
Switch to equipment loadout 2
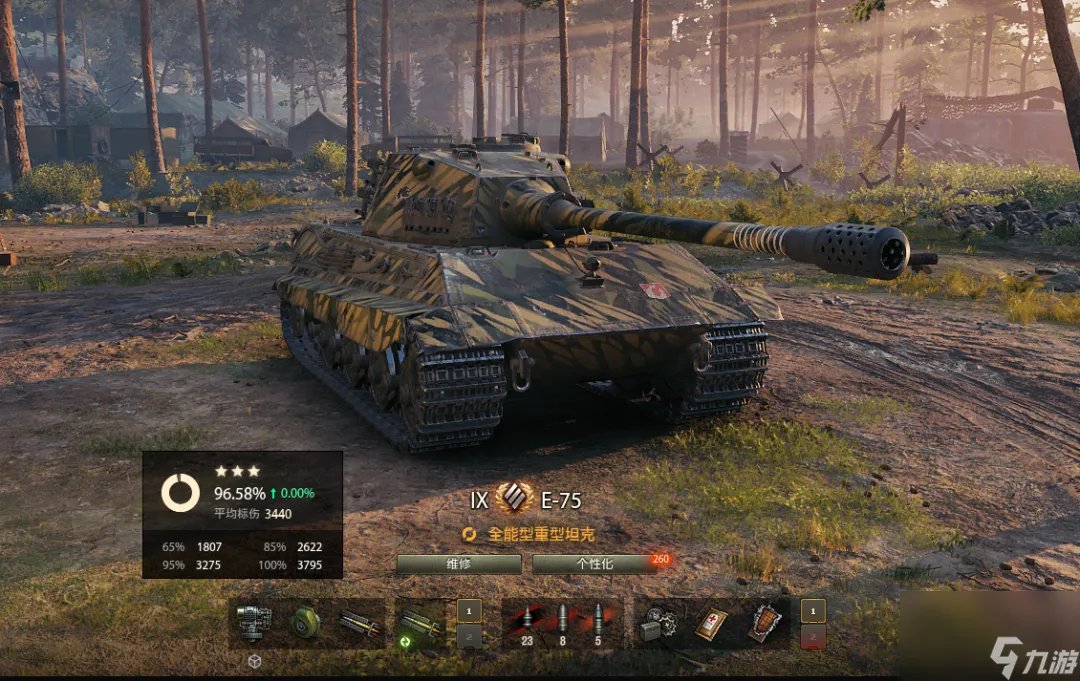(470, 637)
